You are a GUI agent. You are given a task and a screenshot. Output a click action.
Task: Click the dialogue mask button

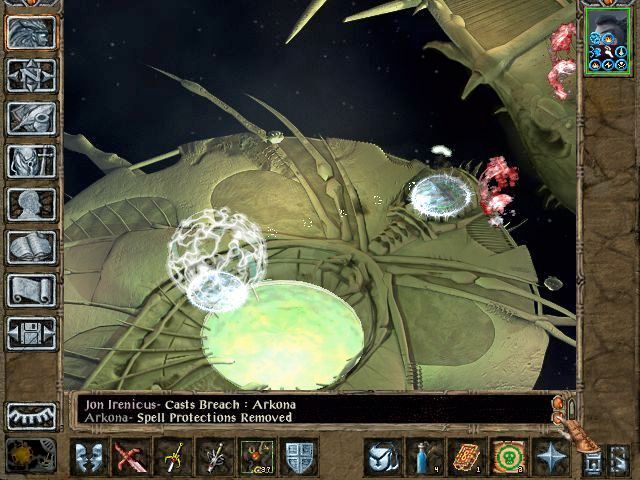(90, 457)
